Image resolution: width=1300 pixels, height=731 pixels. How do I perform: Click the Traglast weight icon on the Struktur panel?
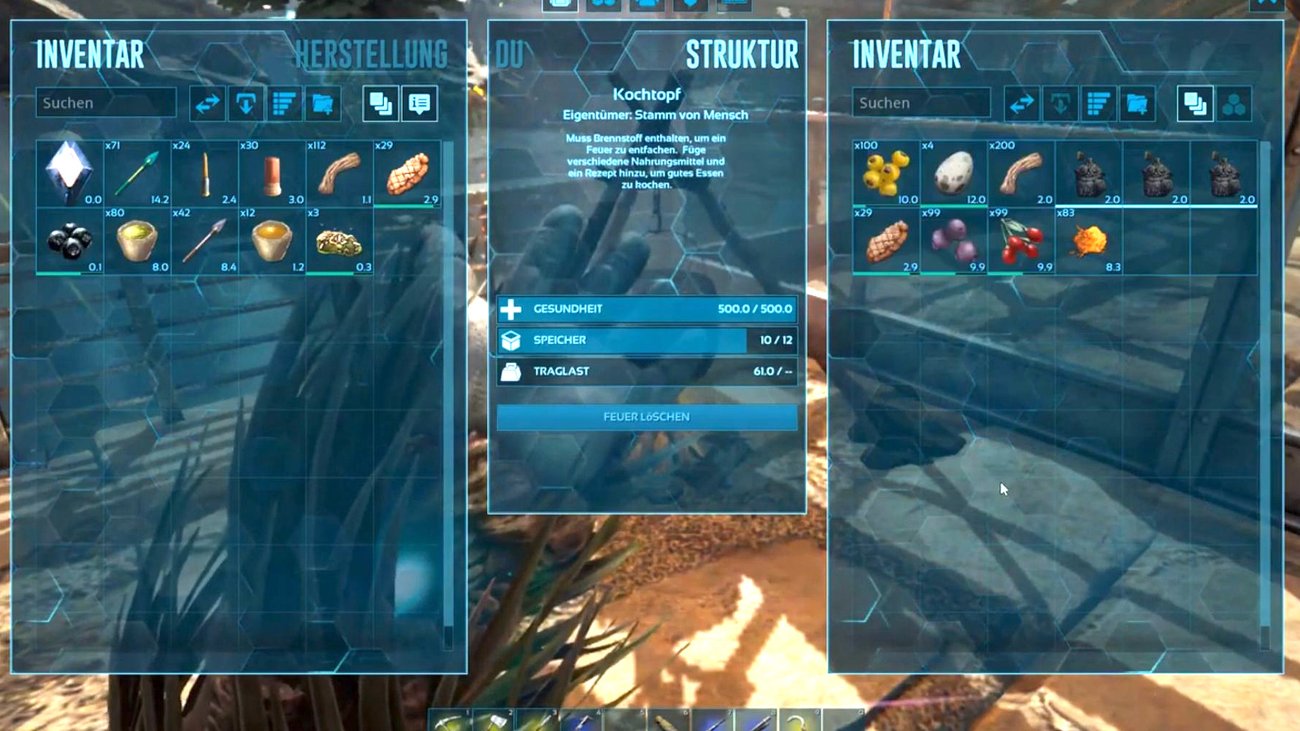[511, 371]
